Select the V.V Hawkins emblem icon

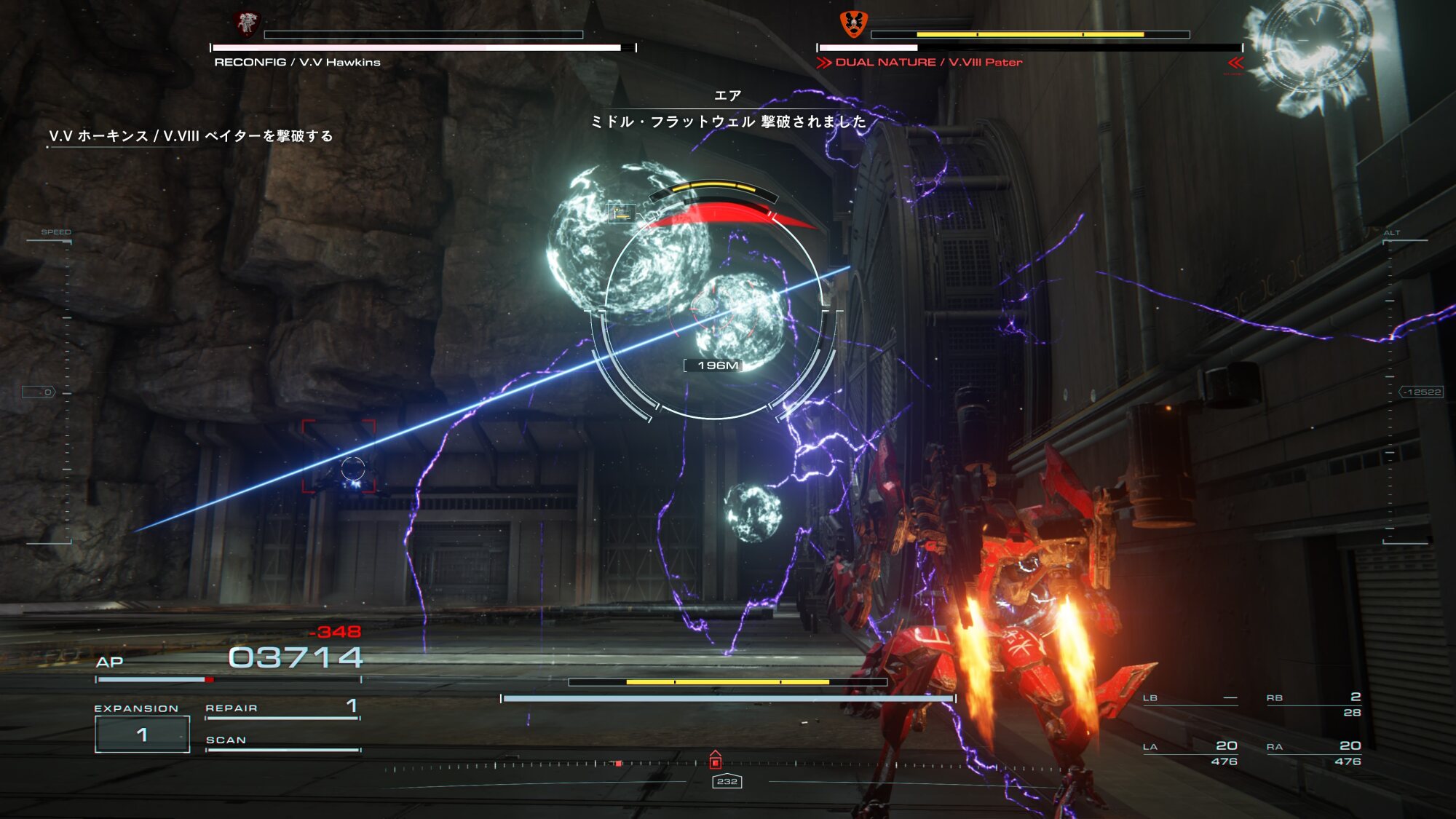tap(248, 24)
